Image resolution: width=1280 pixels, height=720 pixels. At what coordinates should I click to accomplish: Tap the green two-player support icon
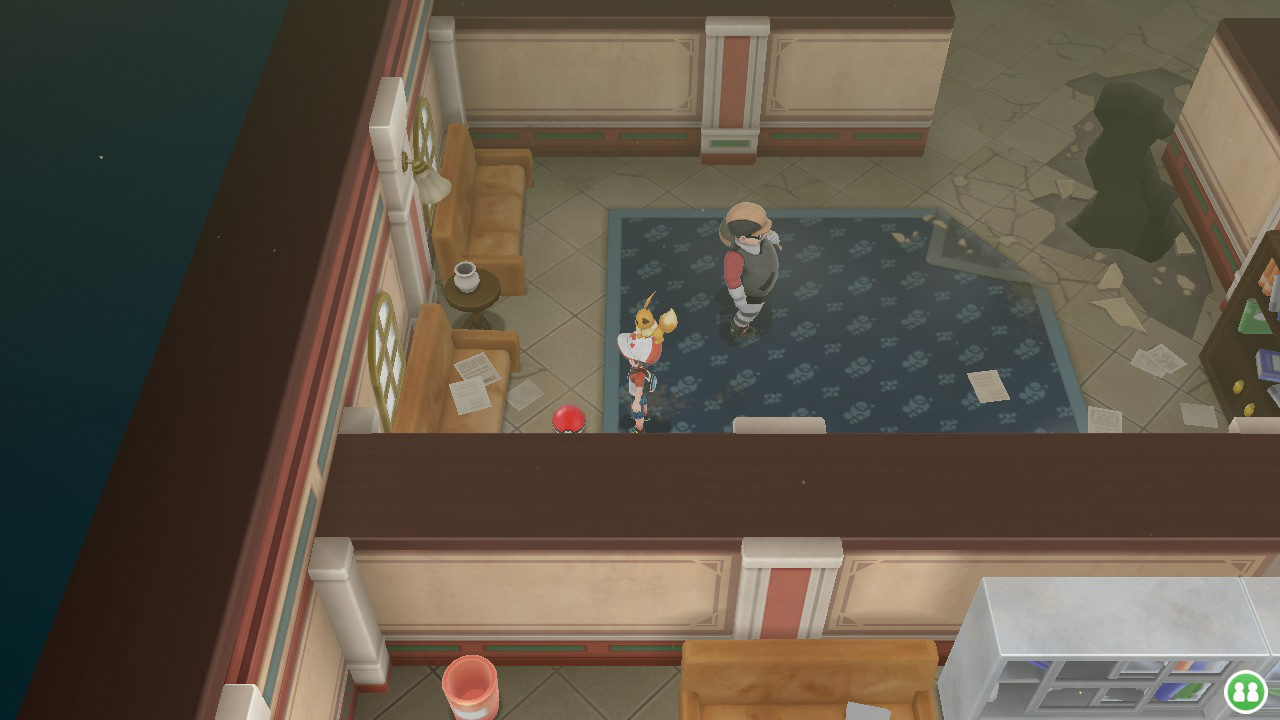pos(1245,691)
